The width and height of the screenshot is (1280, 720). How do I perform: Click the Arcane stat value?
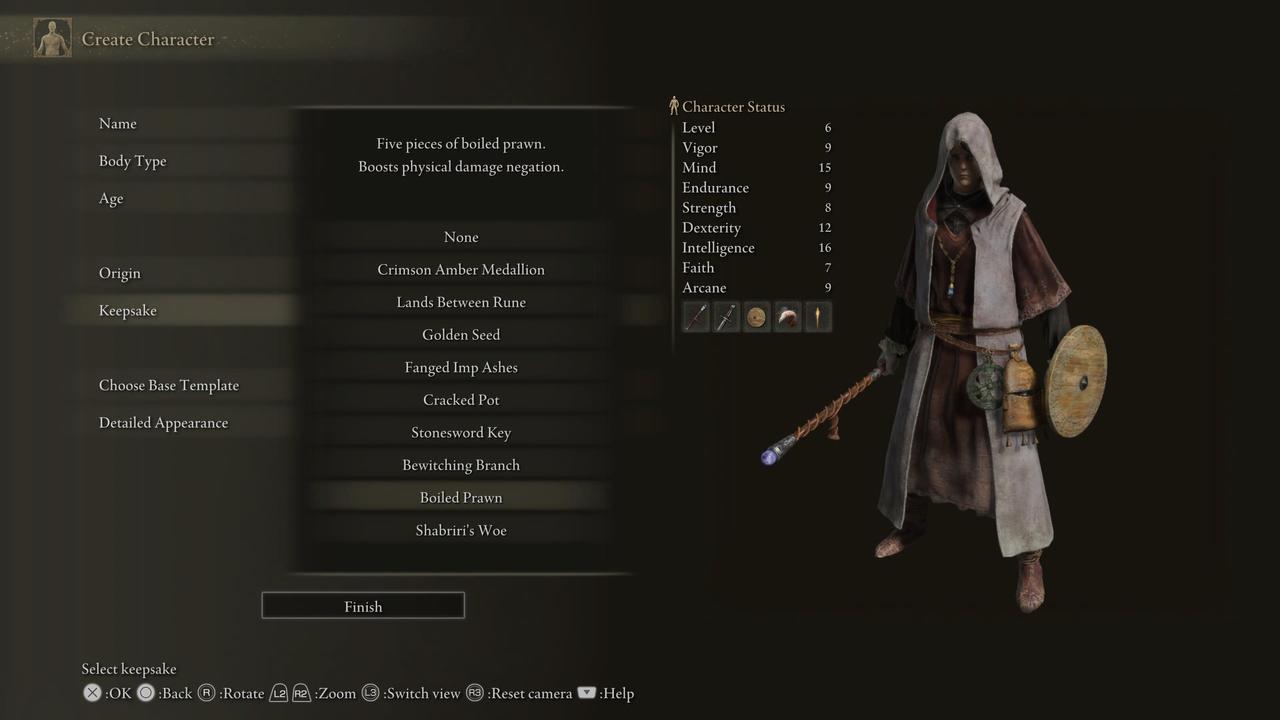[825, 287]
